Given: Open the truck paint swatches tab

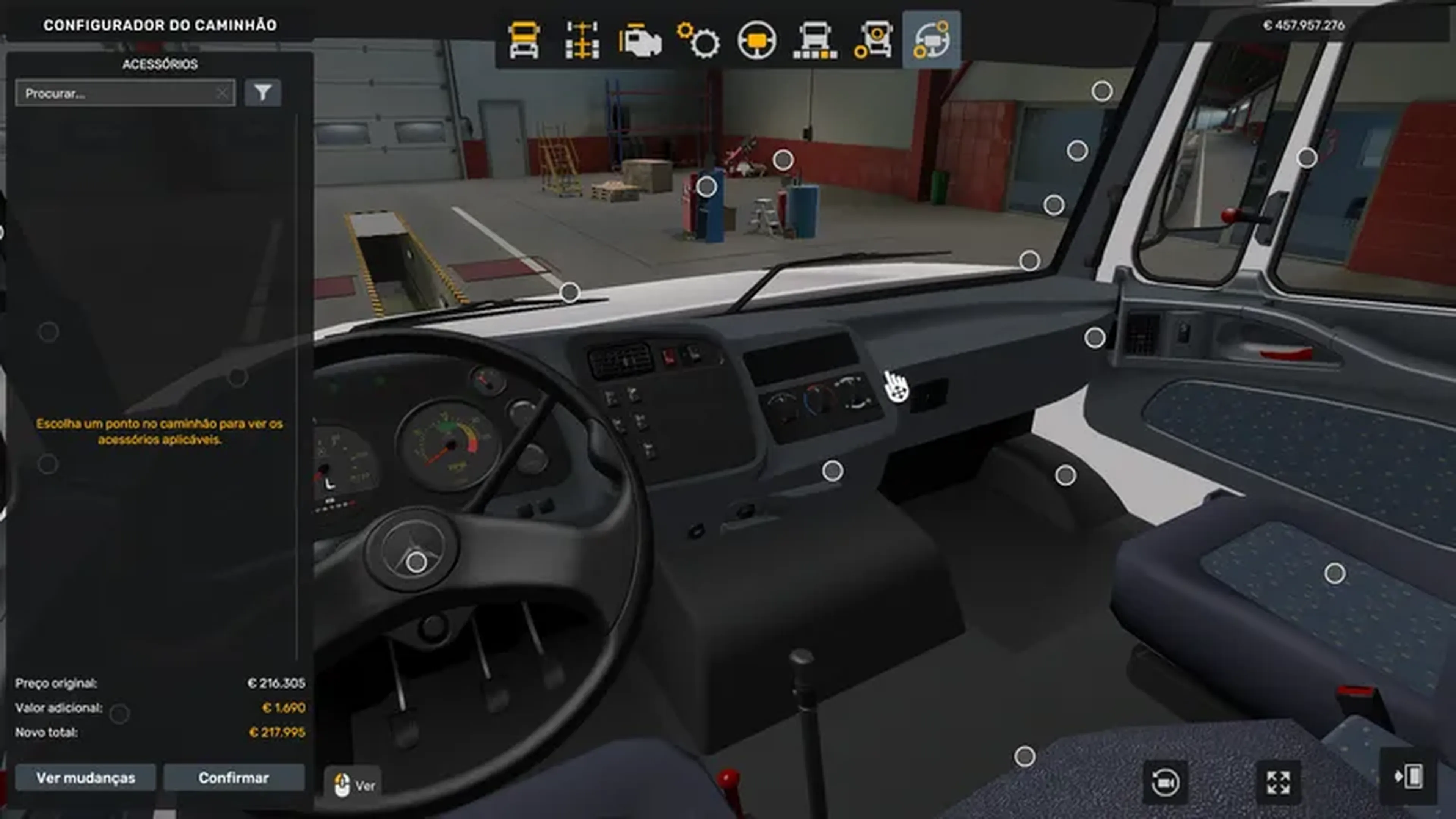Looking at the screenshot, I should click(815, 40).
